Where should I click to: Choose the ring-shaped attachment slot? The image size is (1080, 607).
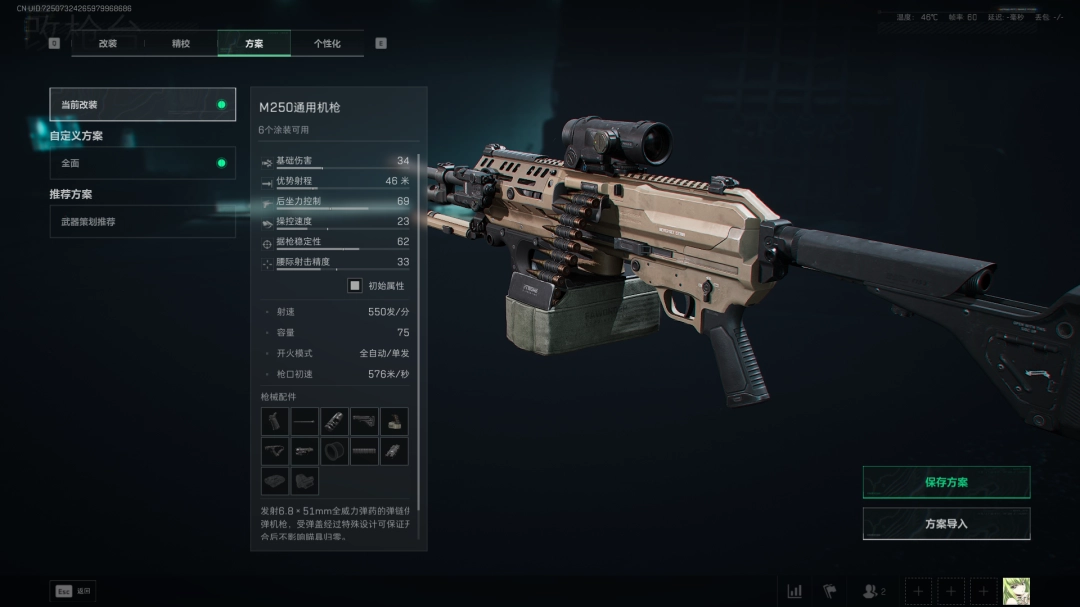[335, 451]
